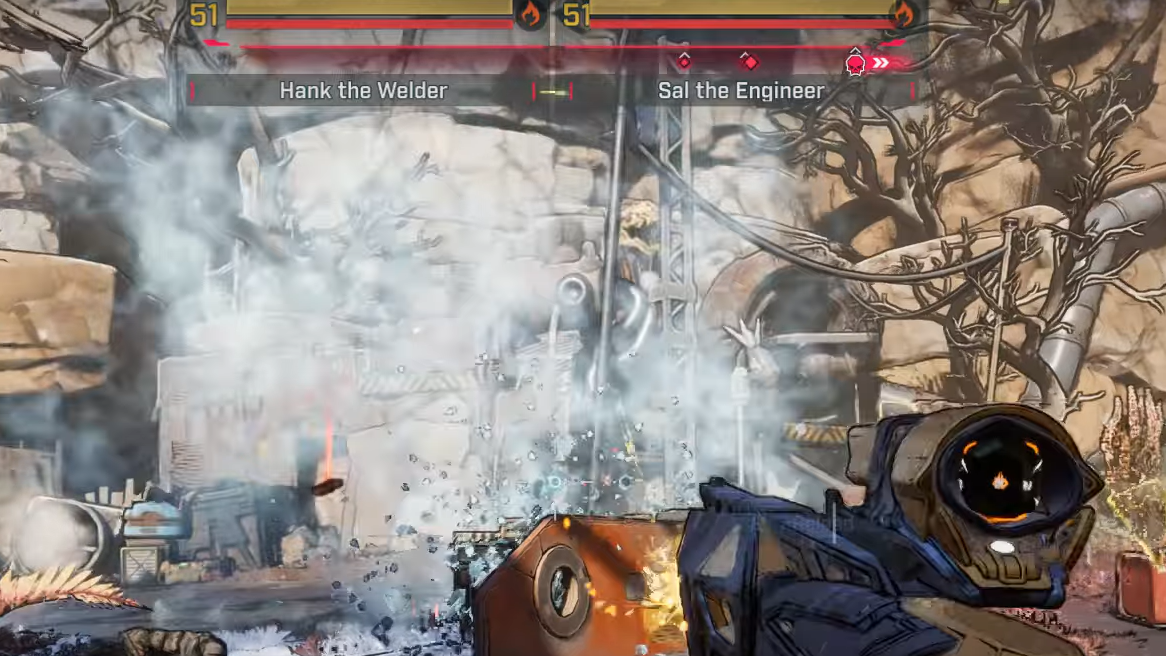
Task: Click the red skull marker on the compass
Action: pyautogui.click(x=855, y=64)
